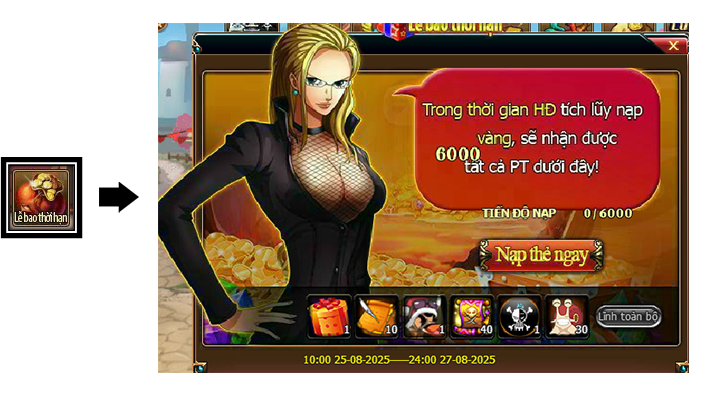Choose the pirate character reward icon
Screen dimensions: 705x400
tap(424, 316)
